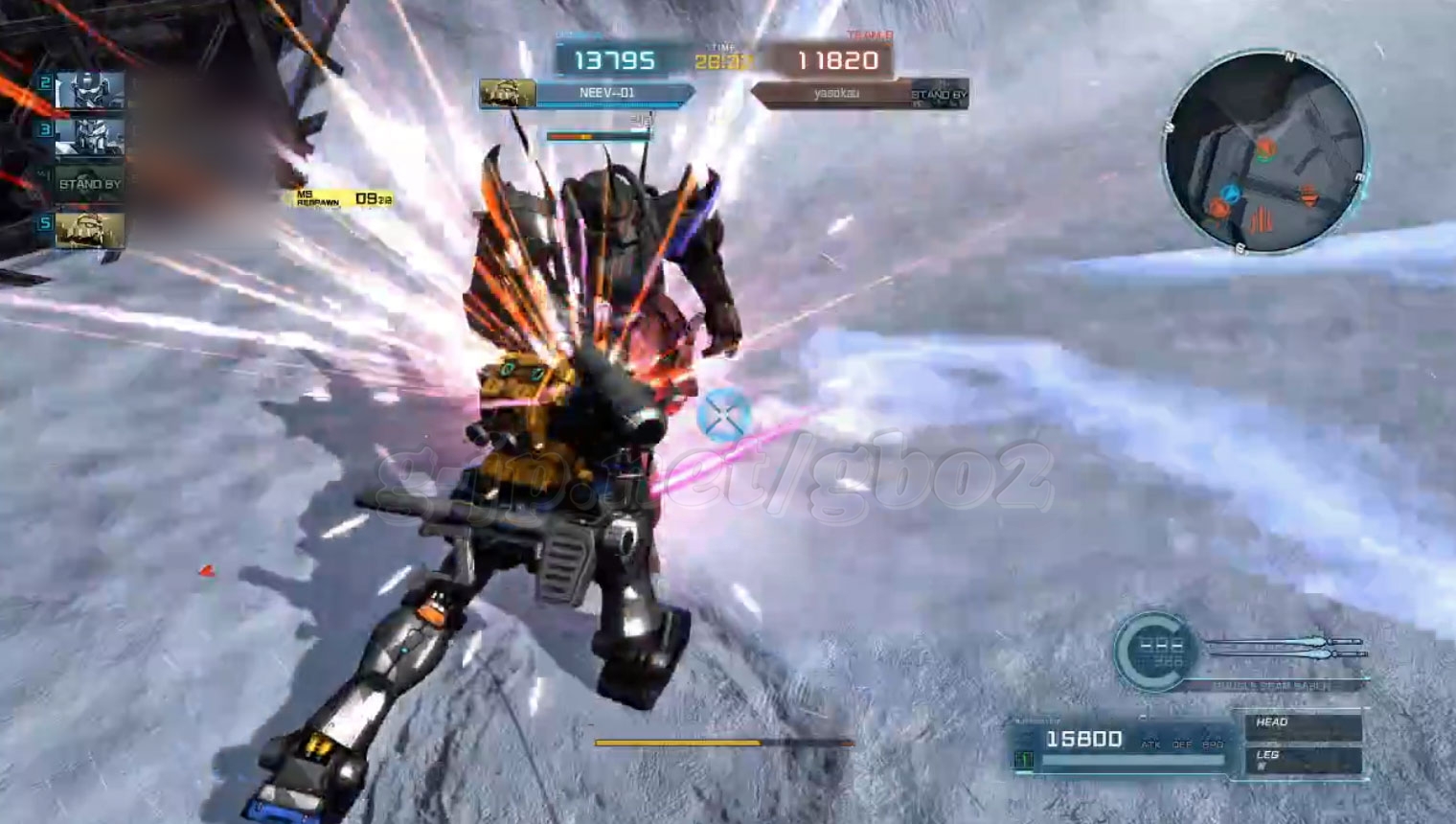1456x824 pixels.
Task: Click the NEEV-01 pilot portrait icon
Action: (x=508, y=93)
